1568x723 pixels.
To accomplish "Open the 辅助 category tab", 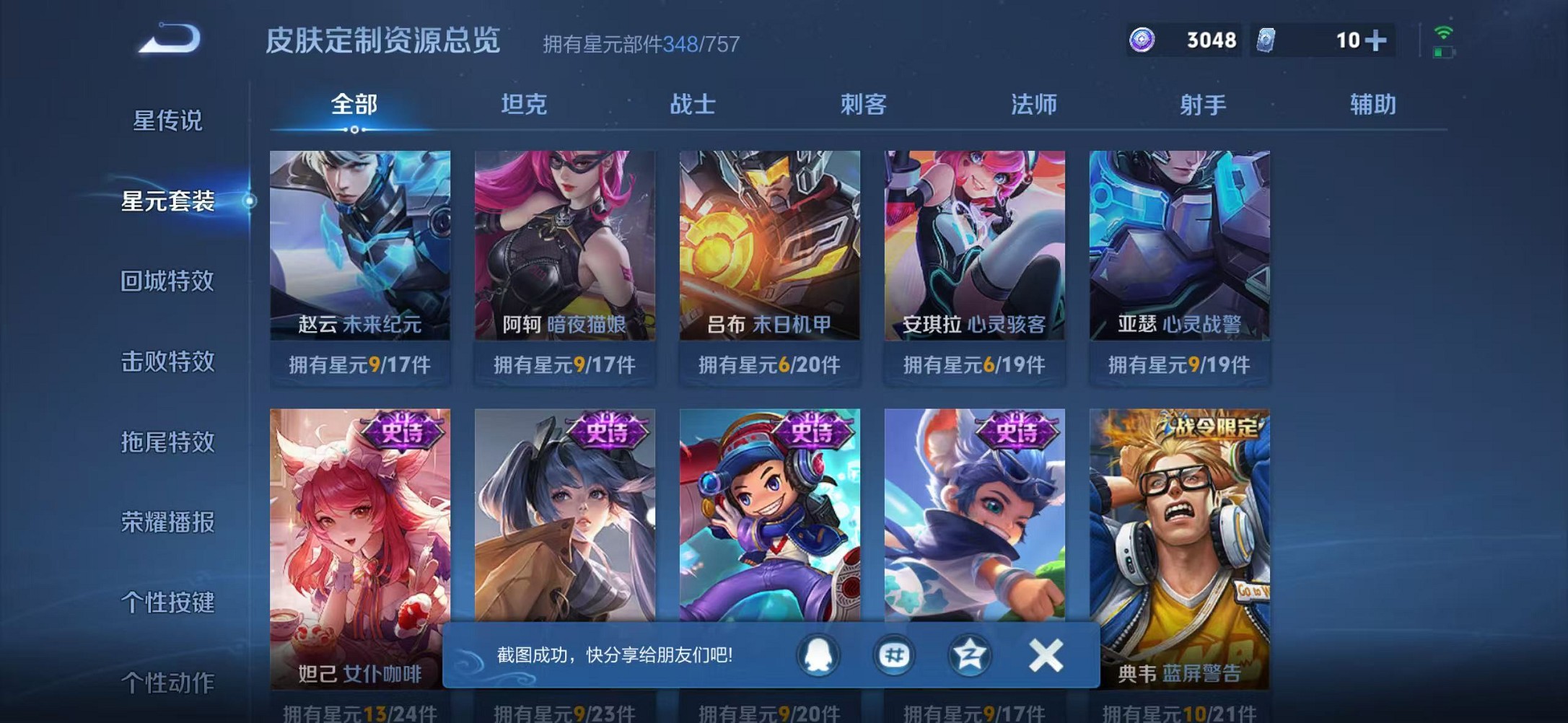I will [x=1373, y=105].
